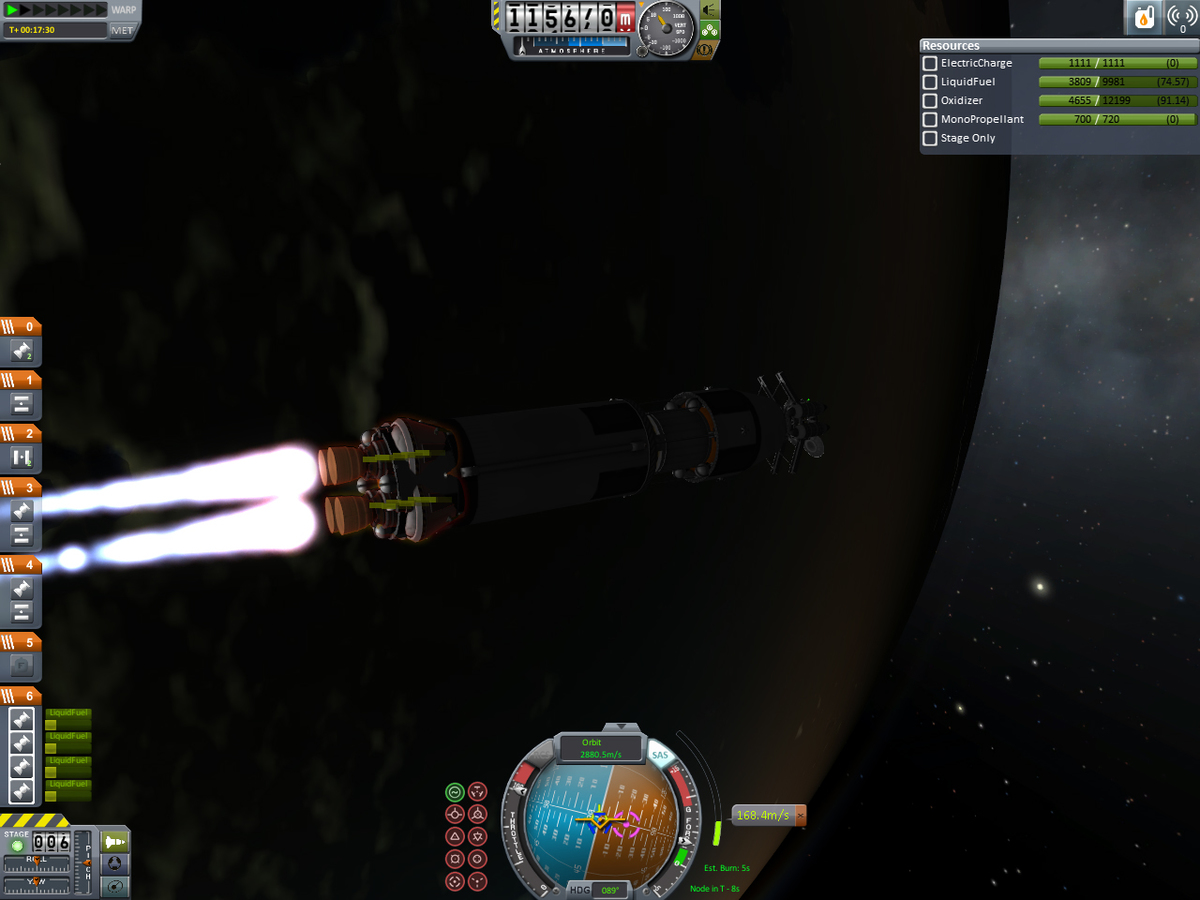Check the Oxidizer resource checkbox
This screenshot has width=1200, height=900.
pyautogui.click(x=930, y=101)
